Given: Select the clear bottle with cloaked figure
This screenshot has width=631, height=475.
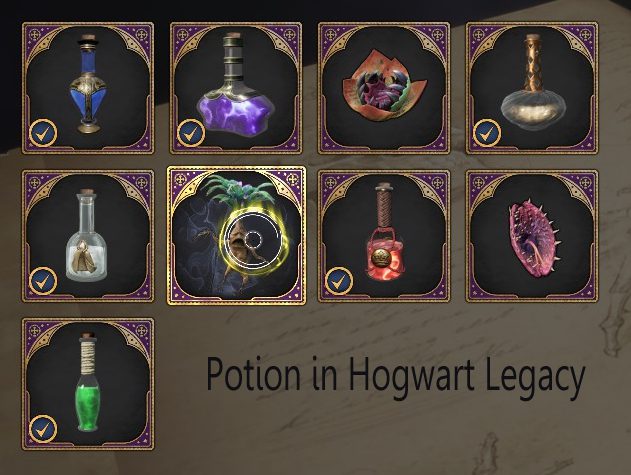Looking at the screenshot, I should tap(87, 235).
